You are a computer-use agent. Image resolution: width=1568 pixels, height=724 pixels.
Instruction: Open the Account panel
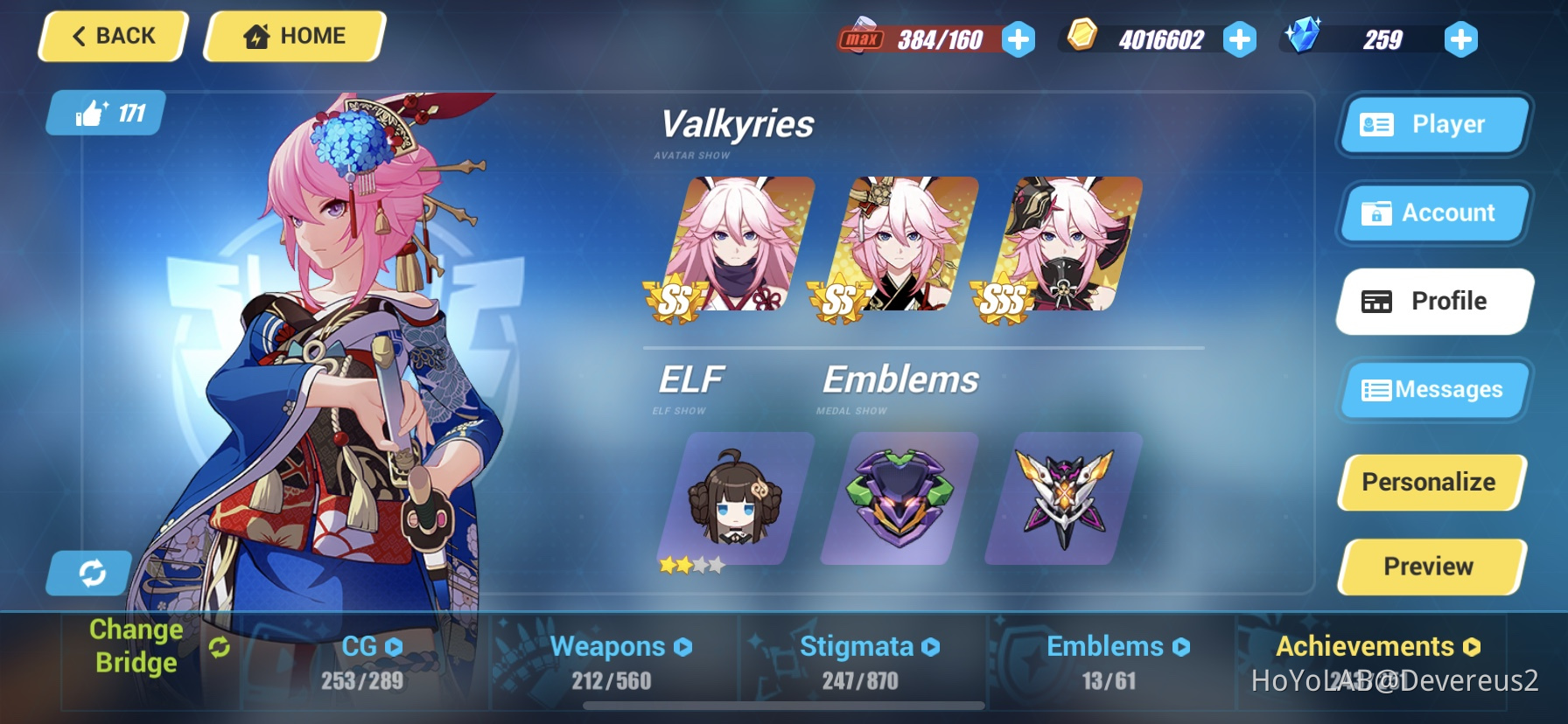coord(1434,212)
